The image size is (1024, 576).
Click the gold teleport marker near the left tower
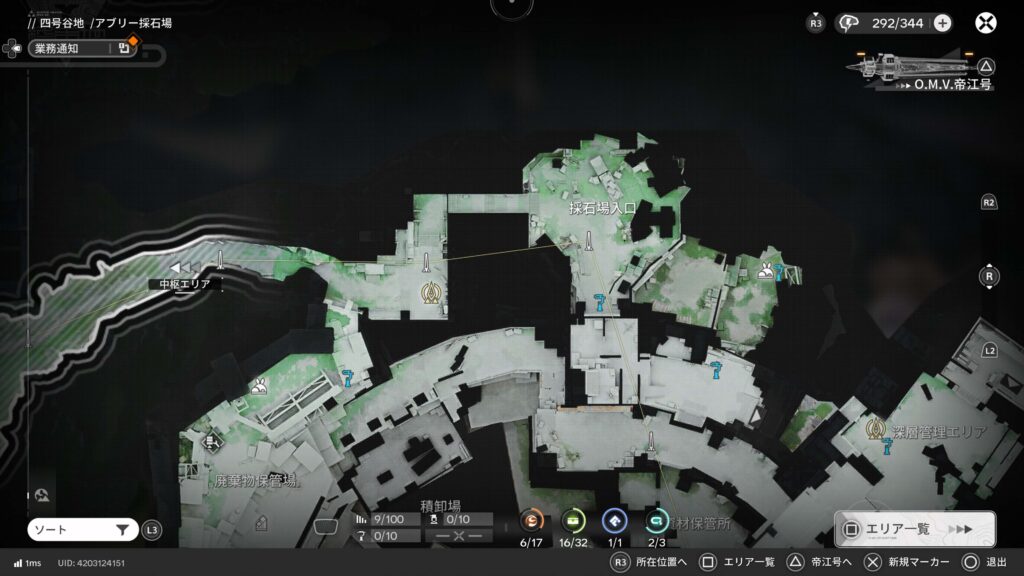point(431,293)
